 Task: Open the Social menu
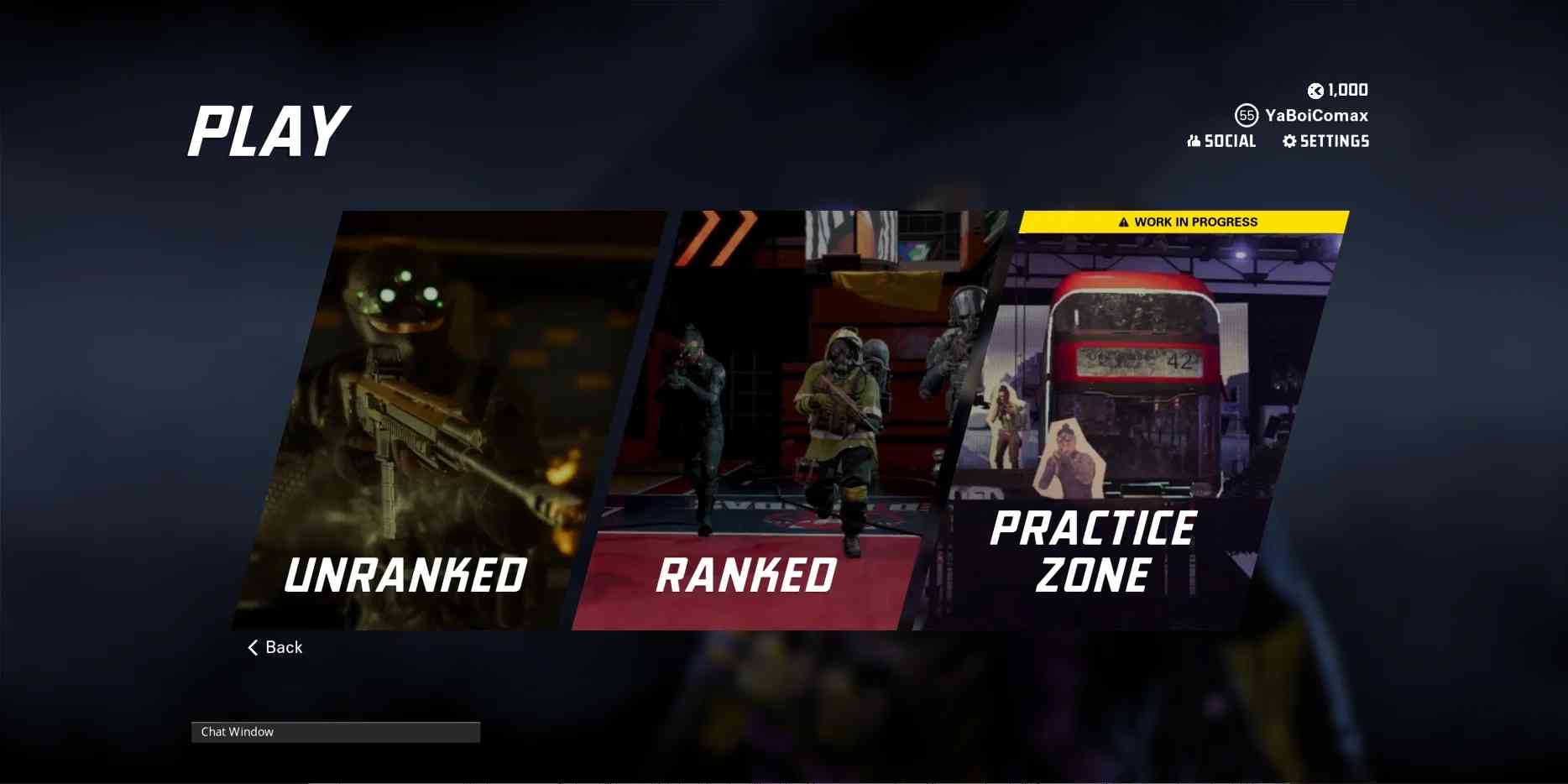[x=1222, y=141]
